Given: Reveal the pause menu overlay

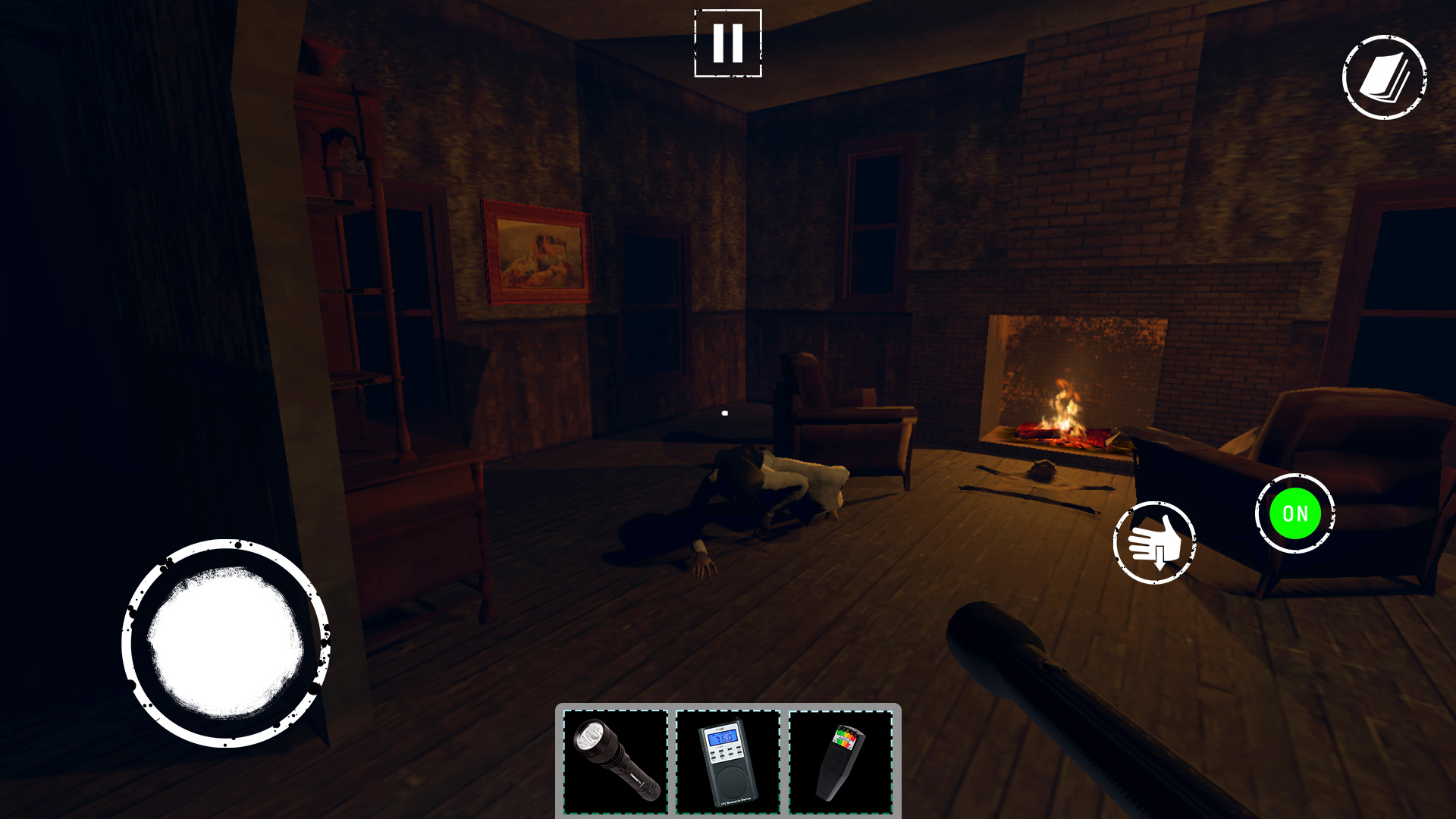Looking at the screenshot, I should [x=728, y=42].
